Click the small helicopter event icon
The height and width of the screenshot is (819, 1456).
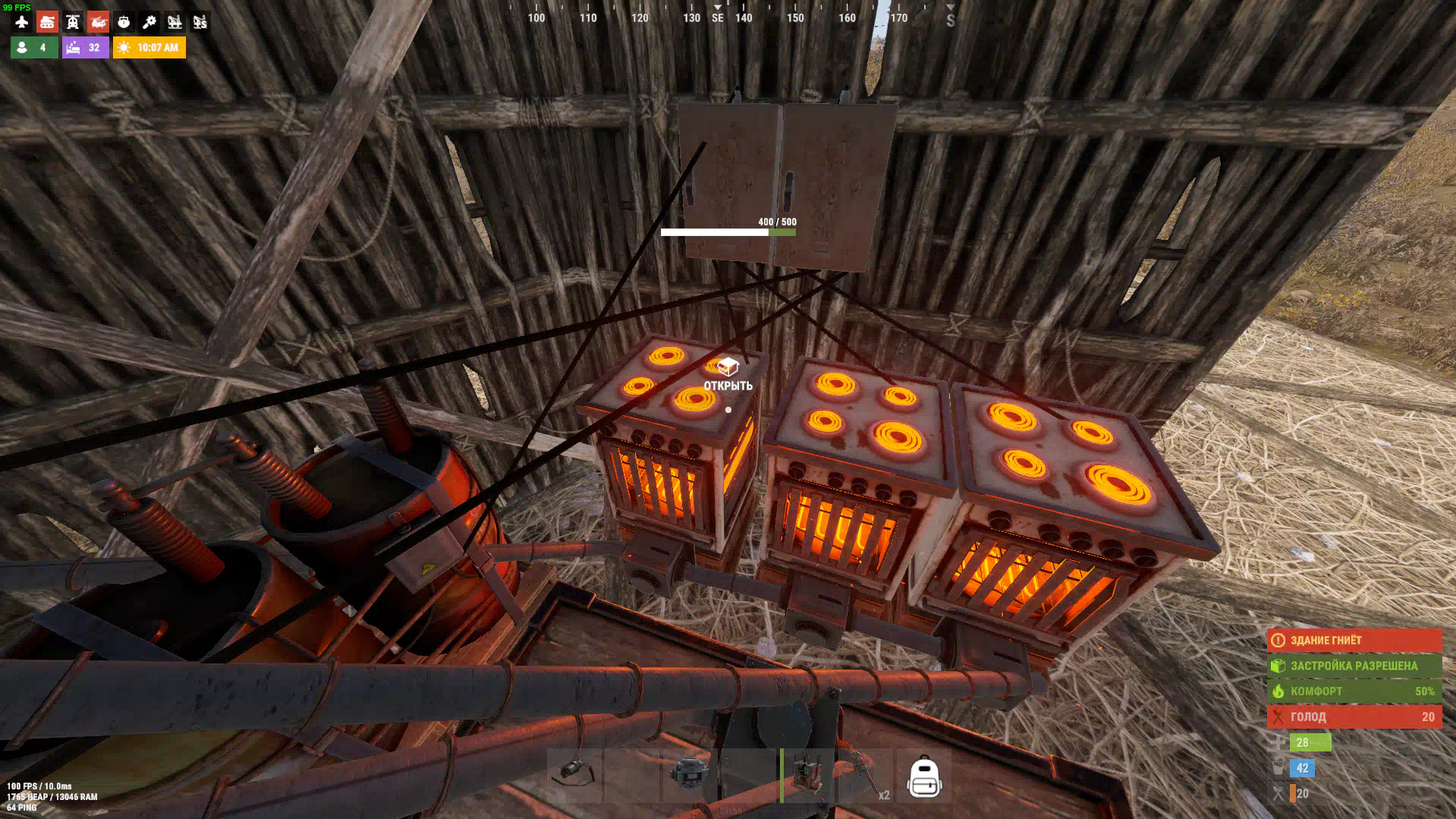pyautogui.click(x=73, y=22)
